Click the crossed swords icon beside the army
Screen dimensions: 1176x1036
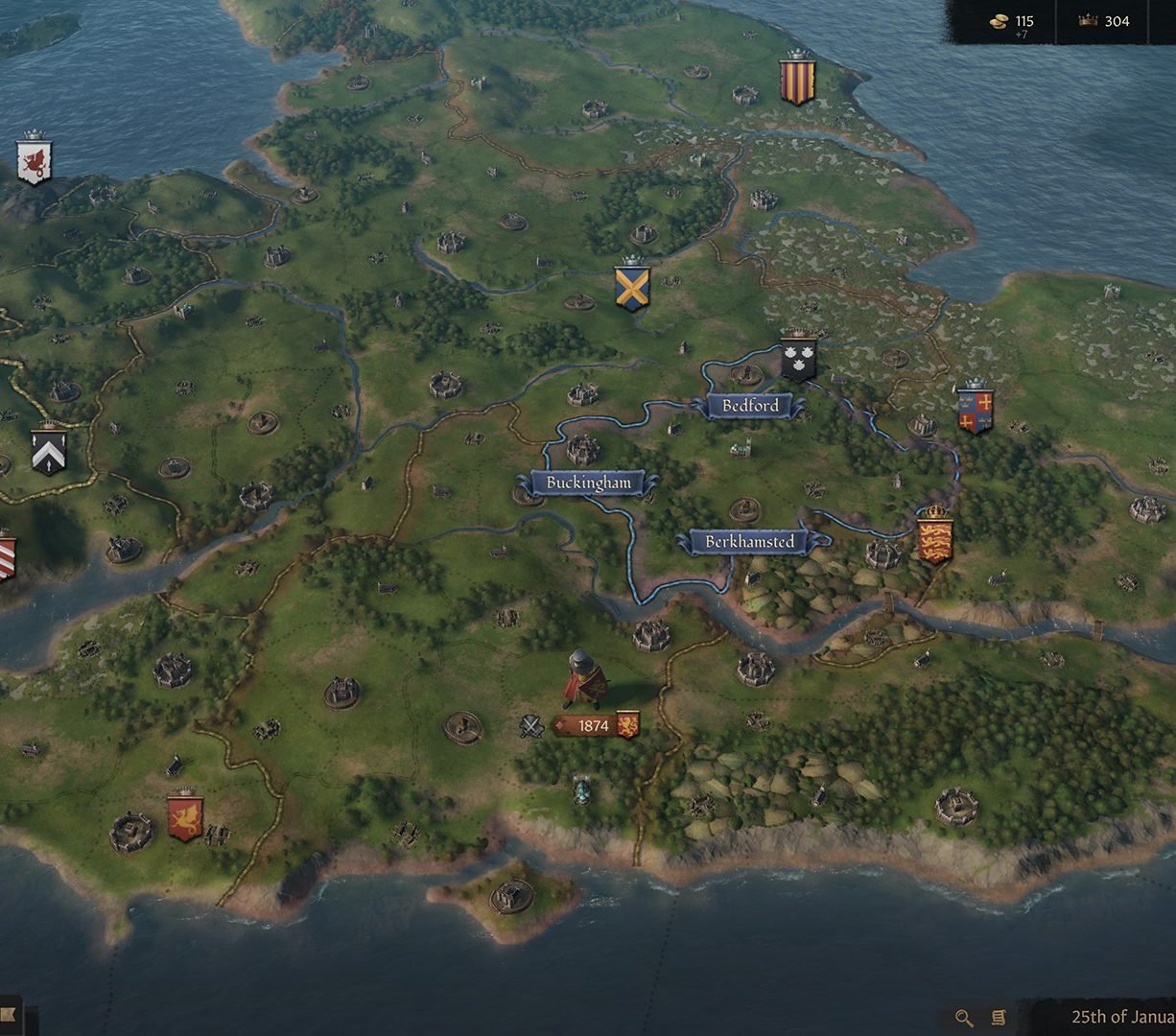point(531,726)
